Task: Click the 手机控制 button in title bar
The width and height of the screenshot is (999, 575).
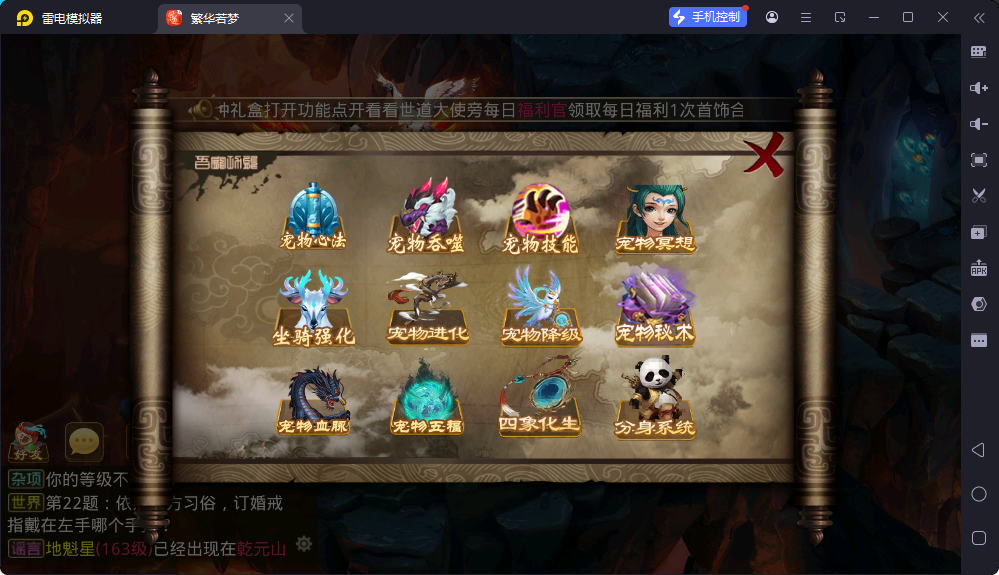Action: click(x=708, y=17)
